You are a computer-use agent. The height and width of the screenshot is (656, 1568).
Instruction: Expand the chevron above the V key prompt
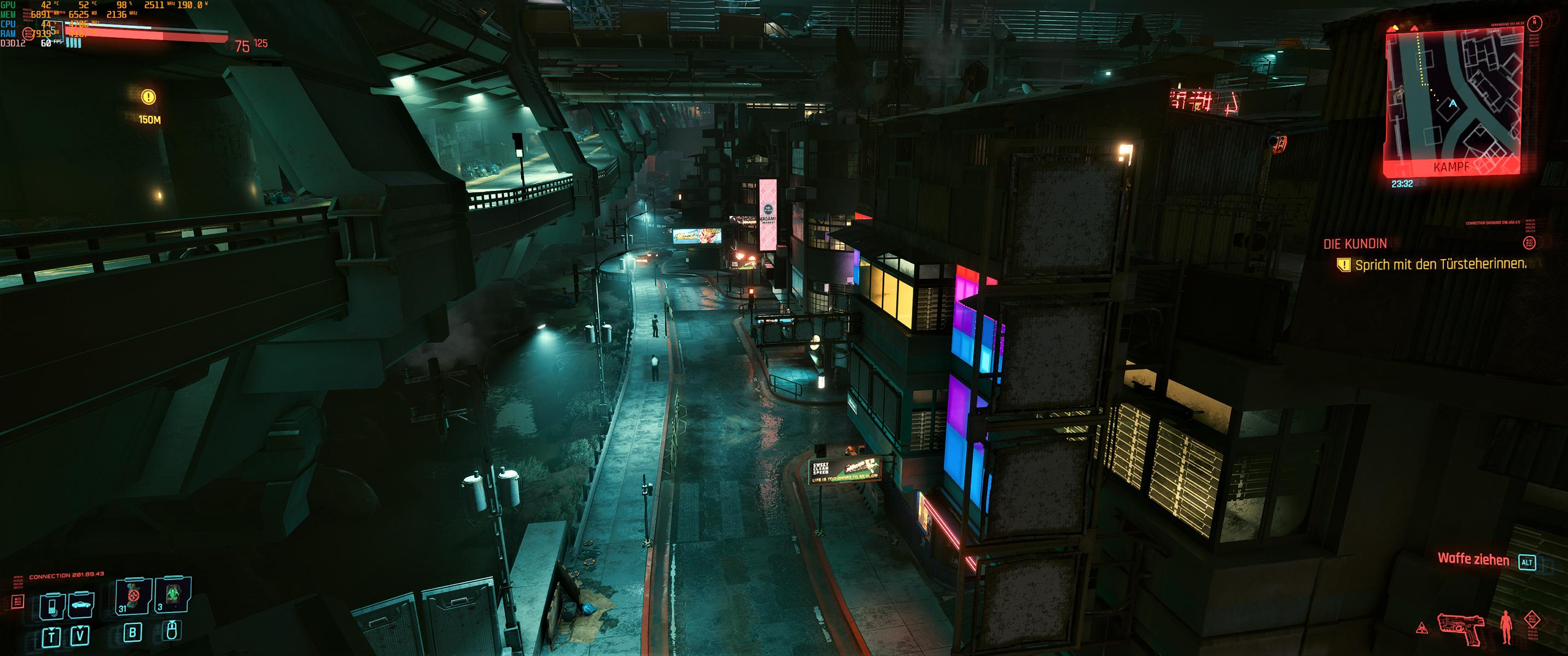coord(80,628)
